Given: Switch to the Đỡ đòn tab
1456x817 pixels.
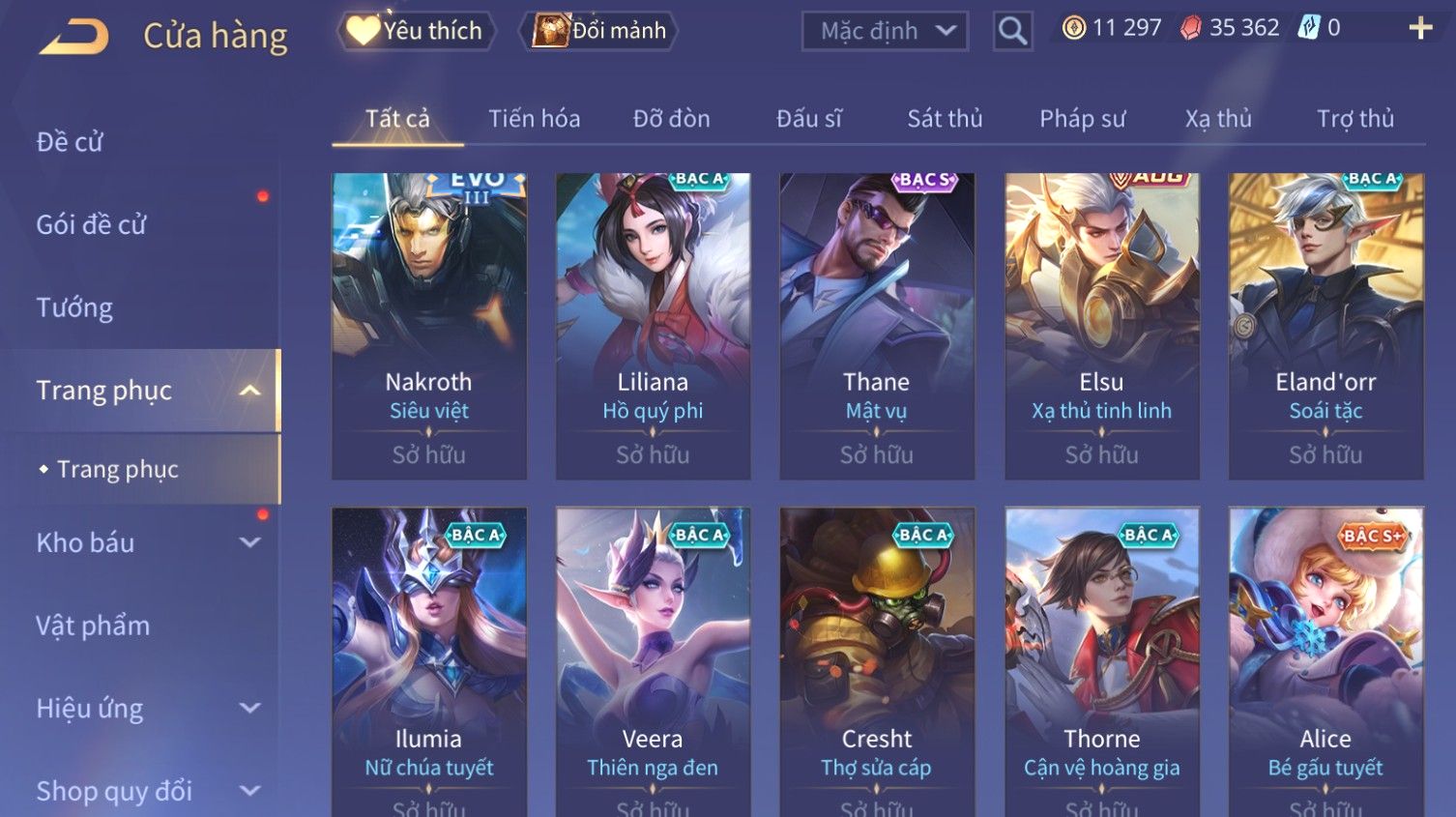Looking at the screenshot, I should pos(671,119).
